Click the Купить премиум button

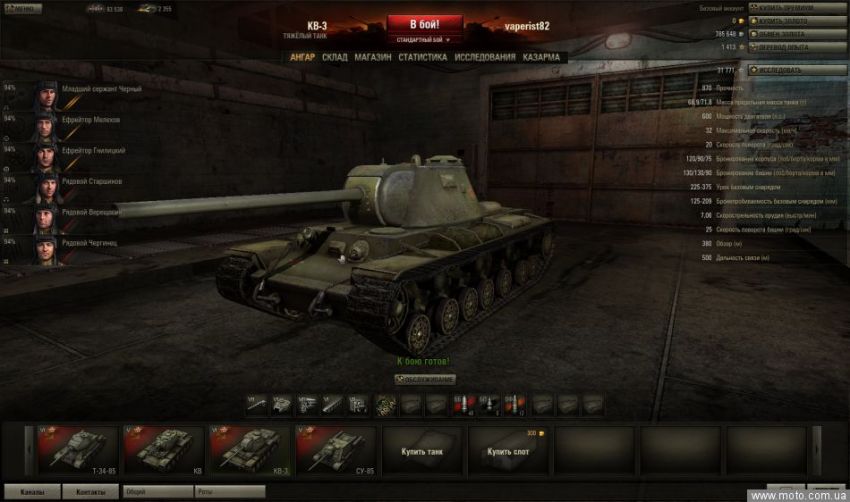785,8
